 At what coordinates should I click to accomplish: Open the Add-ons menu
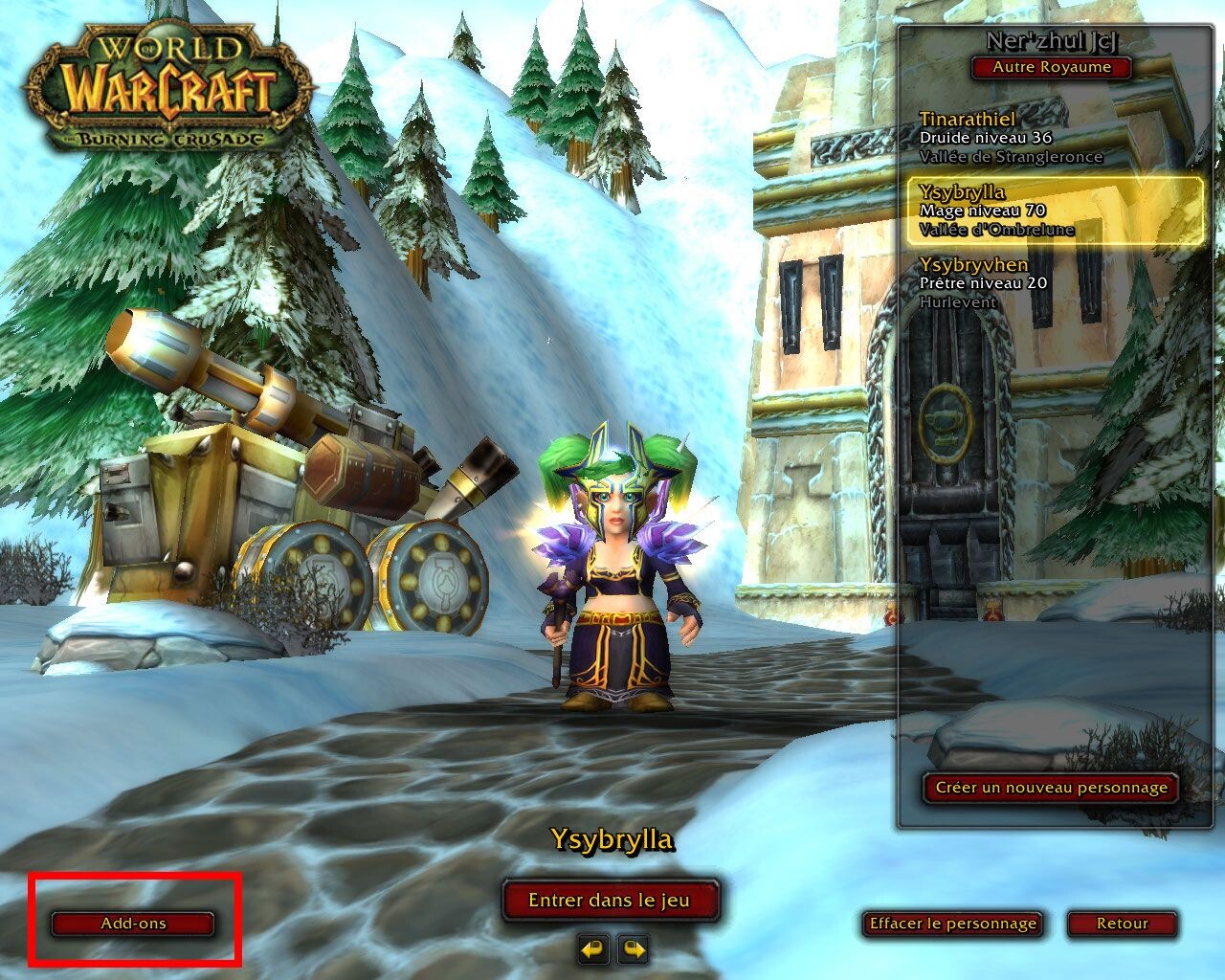click(133, 924)
